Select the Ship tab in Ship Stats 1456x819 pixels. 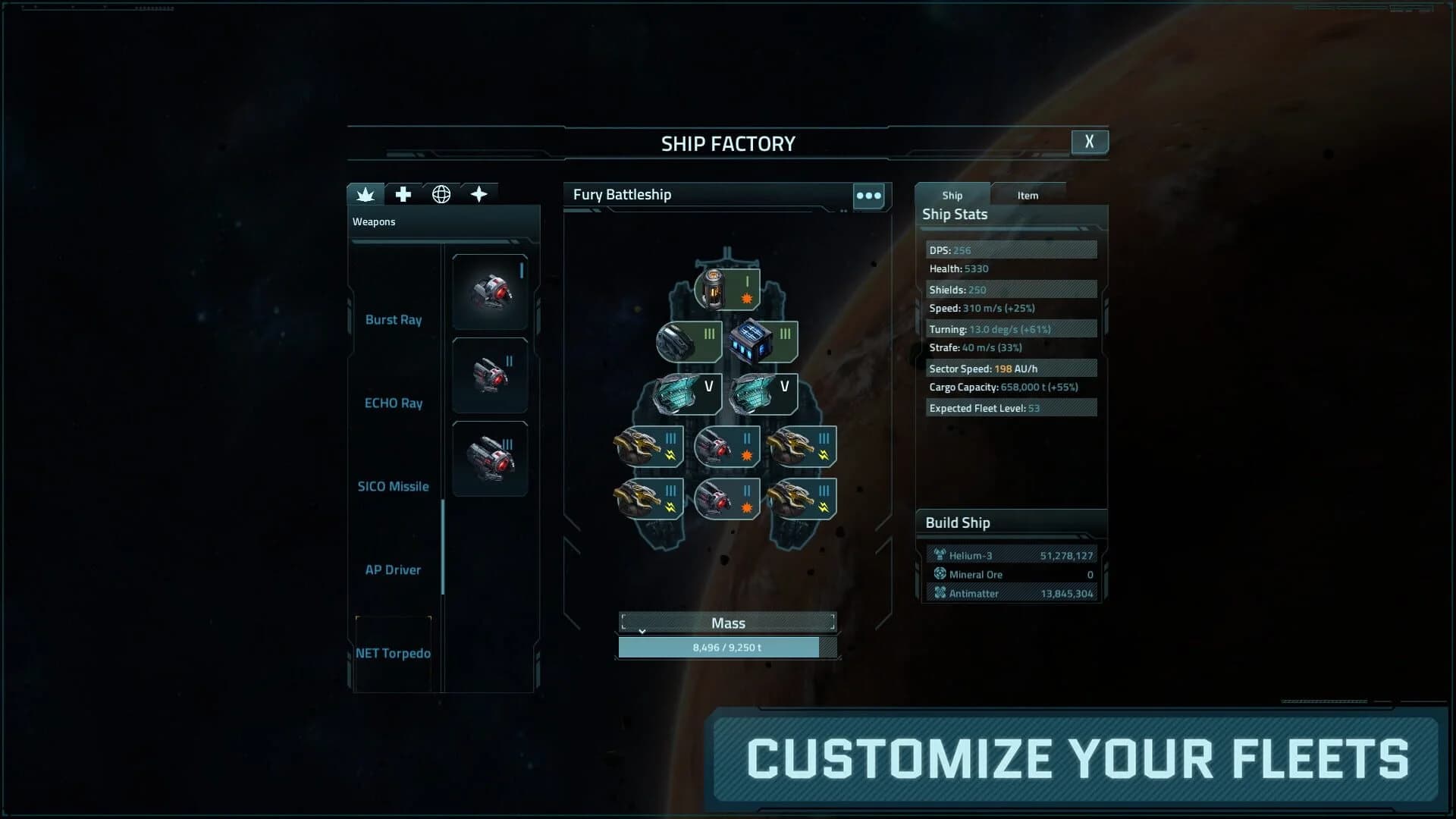point(952,195)
